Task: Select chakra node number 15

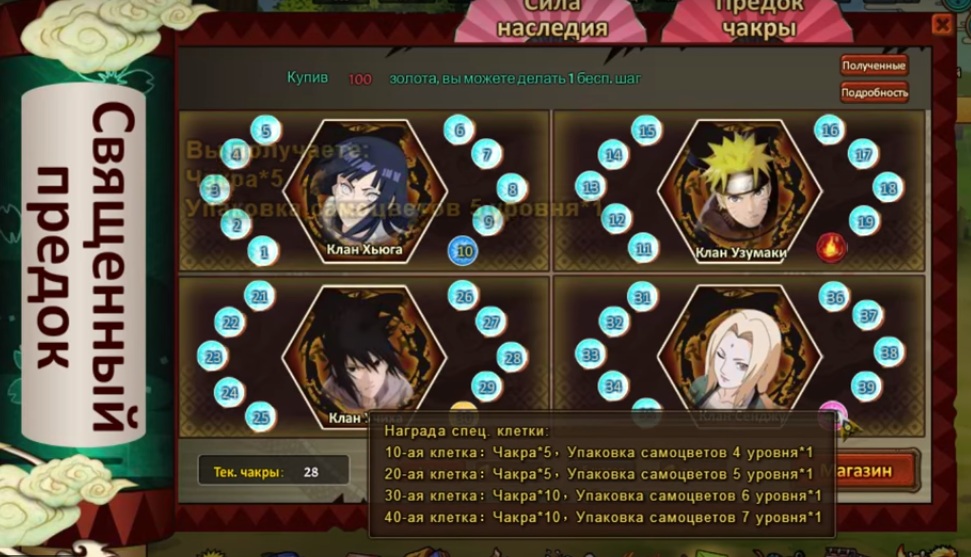Action: click(x=647, y=131)
